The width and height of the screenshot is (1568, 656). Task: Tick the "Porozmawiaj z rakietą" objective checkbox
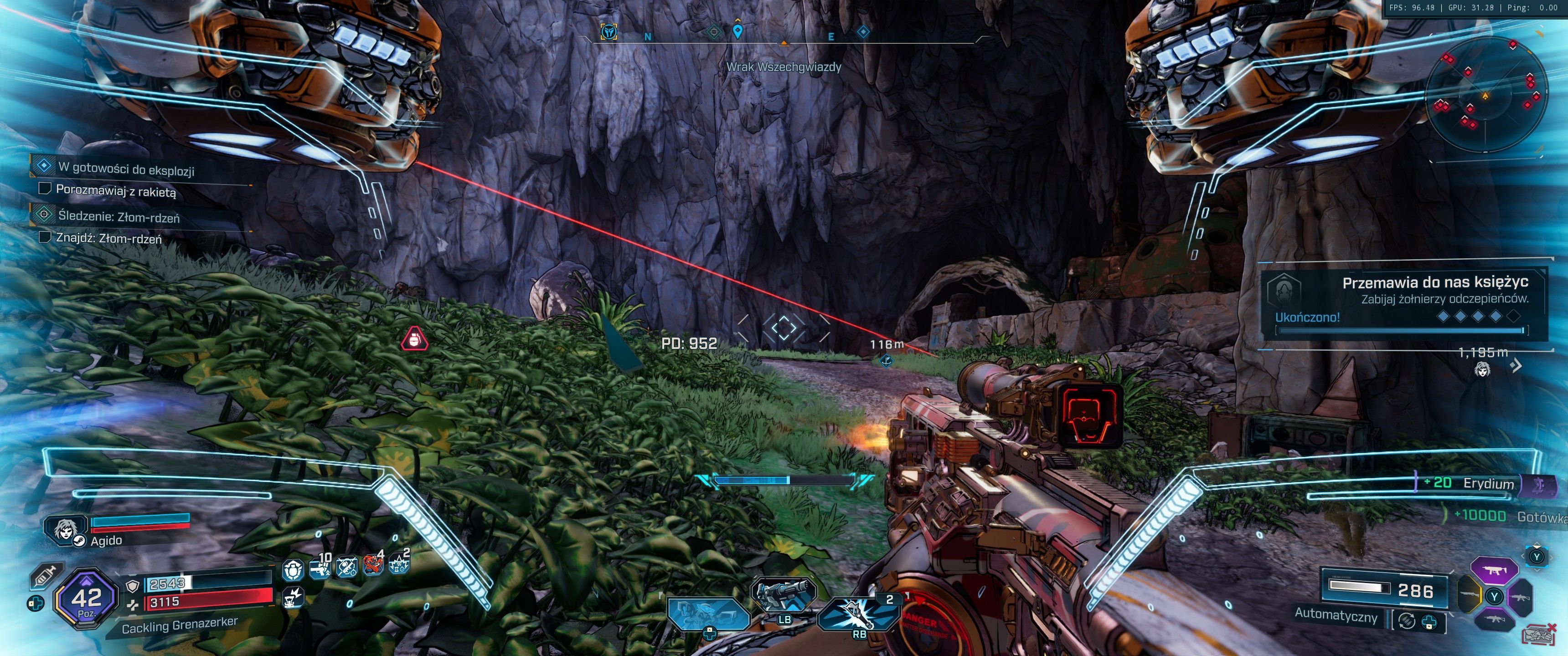44,189
